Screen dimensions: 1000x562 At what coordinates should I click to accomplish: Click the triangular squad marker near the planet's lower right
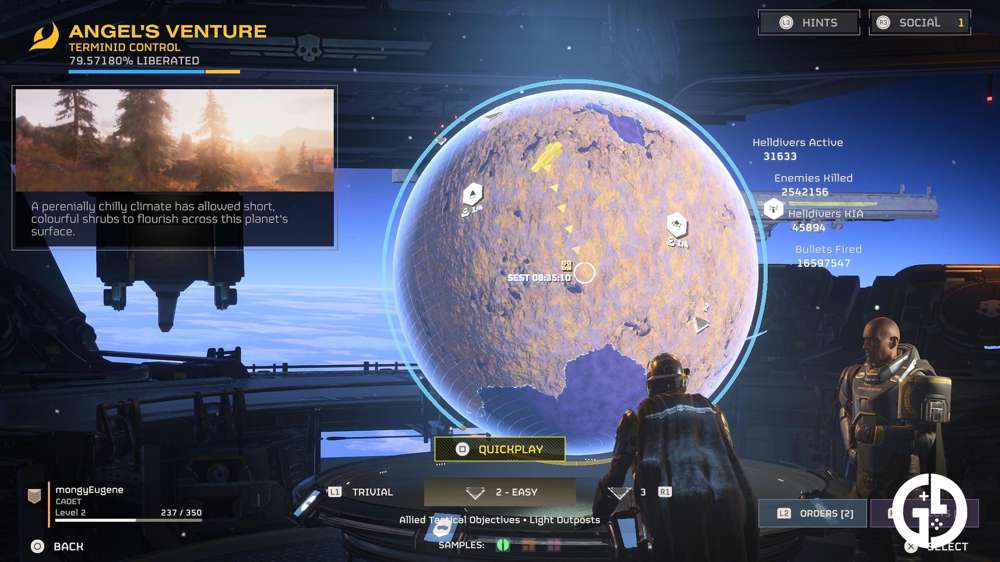tap(702, 323)
